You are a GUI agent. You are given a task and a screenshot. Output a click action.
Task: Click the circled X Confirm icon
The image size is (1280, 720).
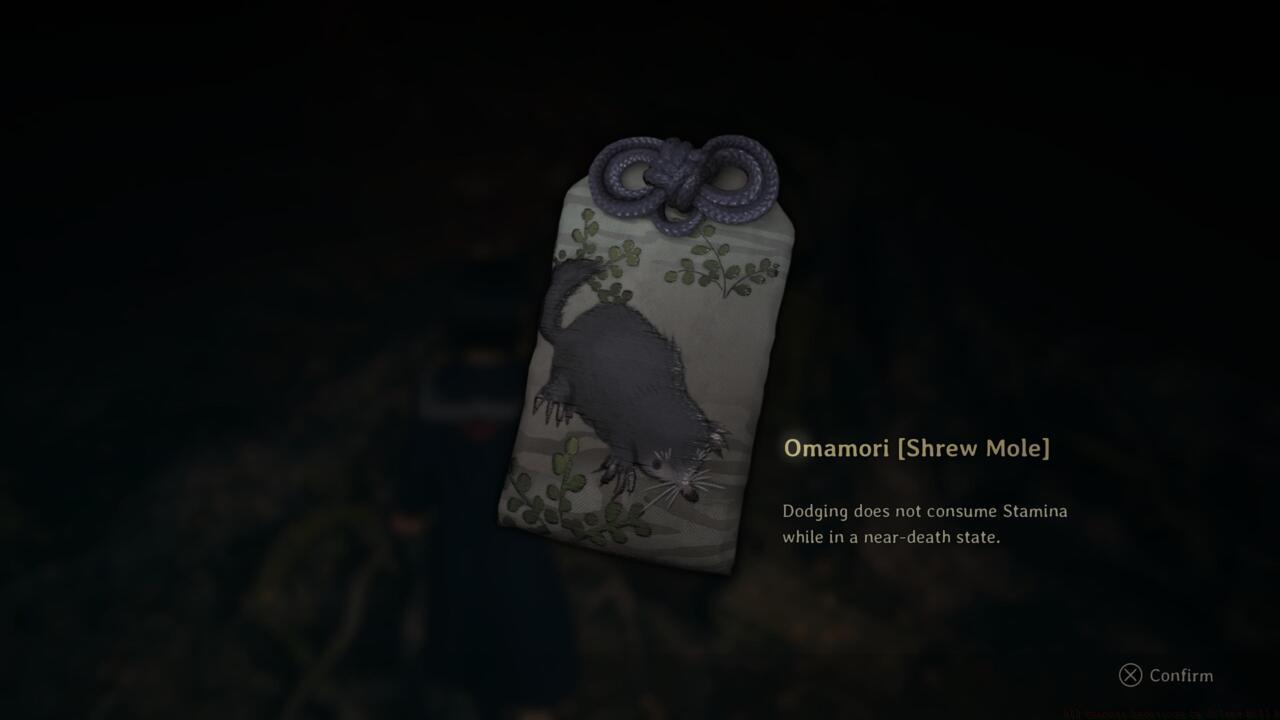pos(1131,676)
